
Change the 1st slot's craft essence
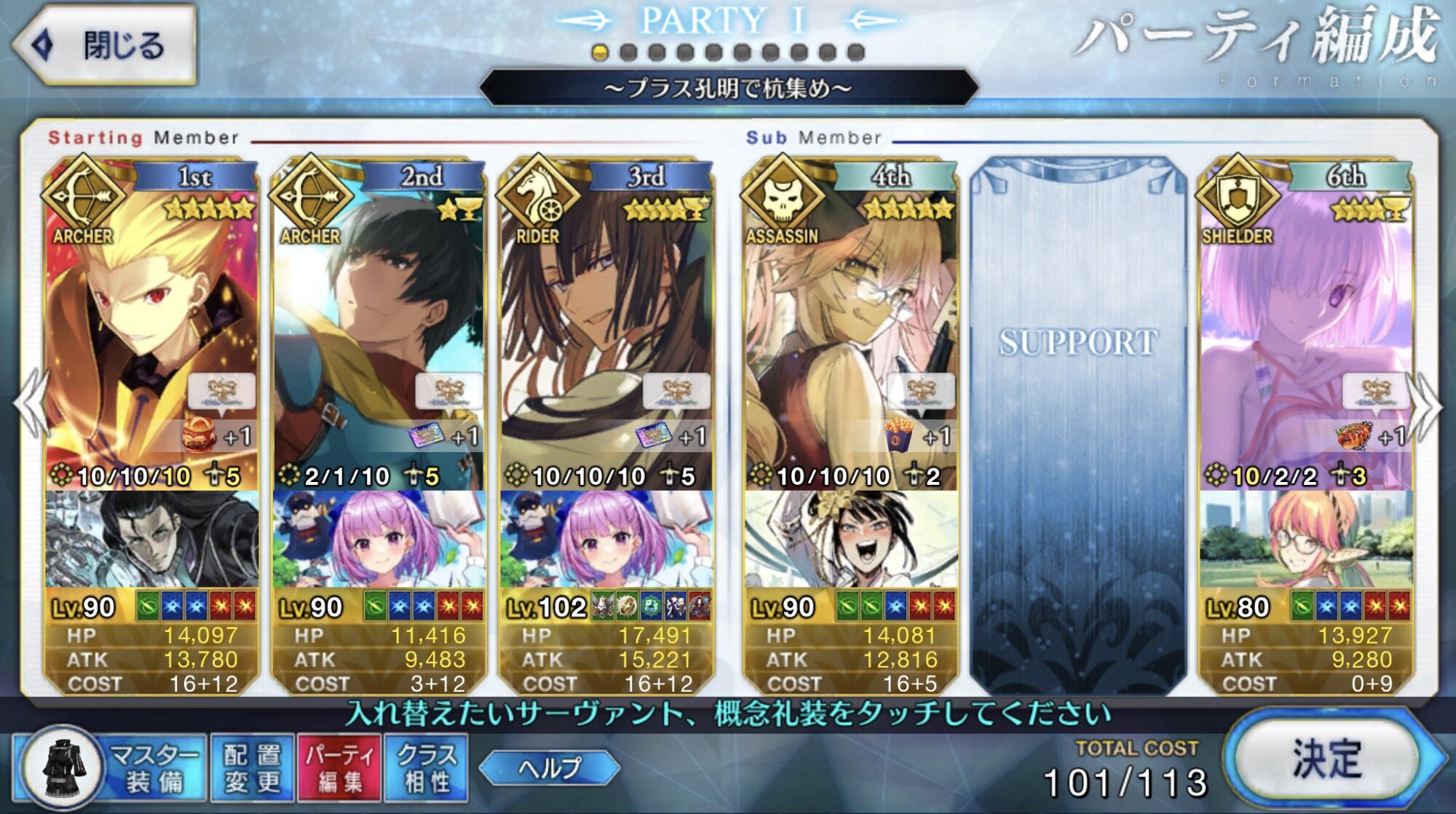tap(151, 539)
